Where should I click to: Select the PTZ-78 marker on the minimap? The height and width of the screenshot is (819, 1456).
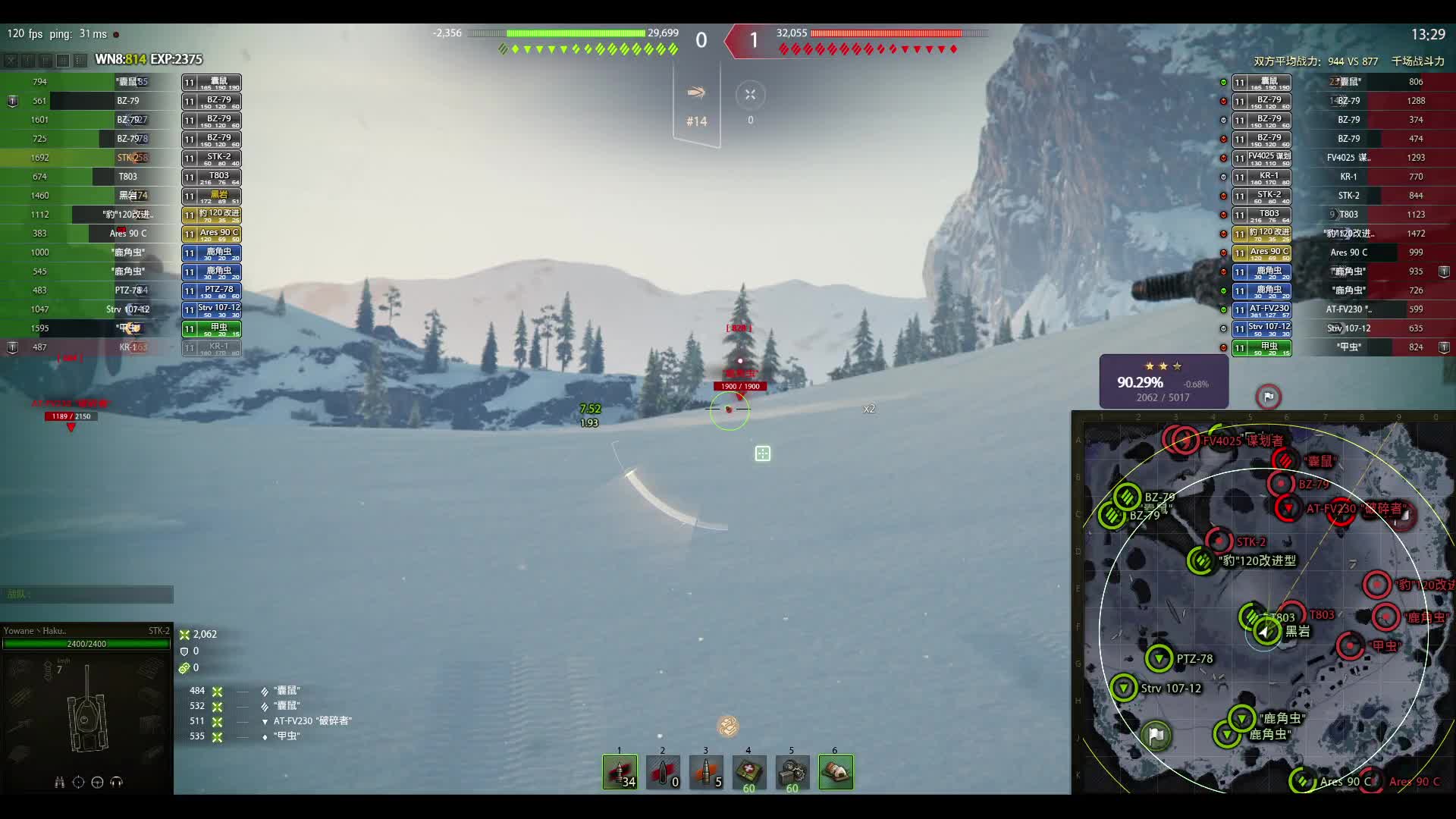(x=1159, y=658)
